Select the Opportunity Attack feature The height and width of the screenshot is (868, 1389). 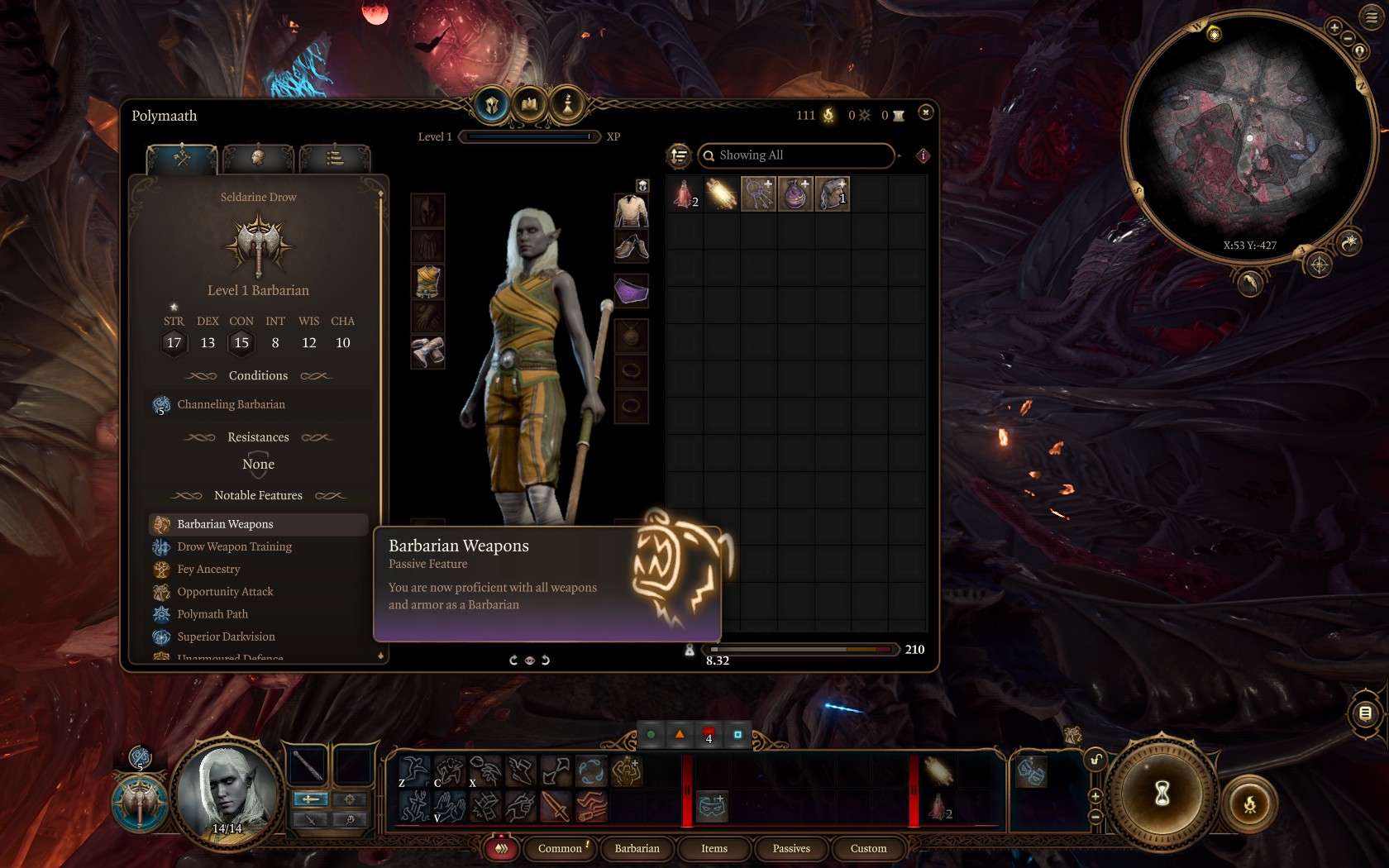tap(225, 591)
